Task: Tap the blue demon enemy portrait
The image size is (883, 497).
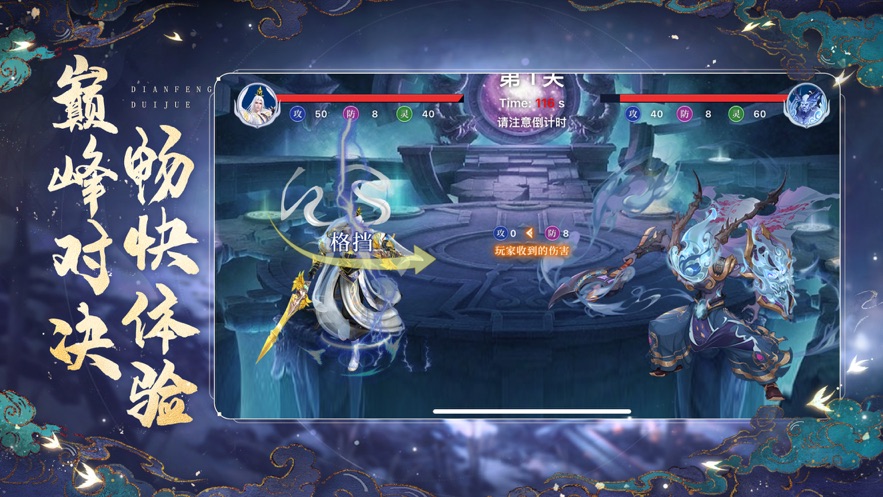Action: (804, 106)
